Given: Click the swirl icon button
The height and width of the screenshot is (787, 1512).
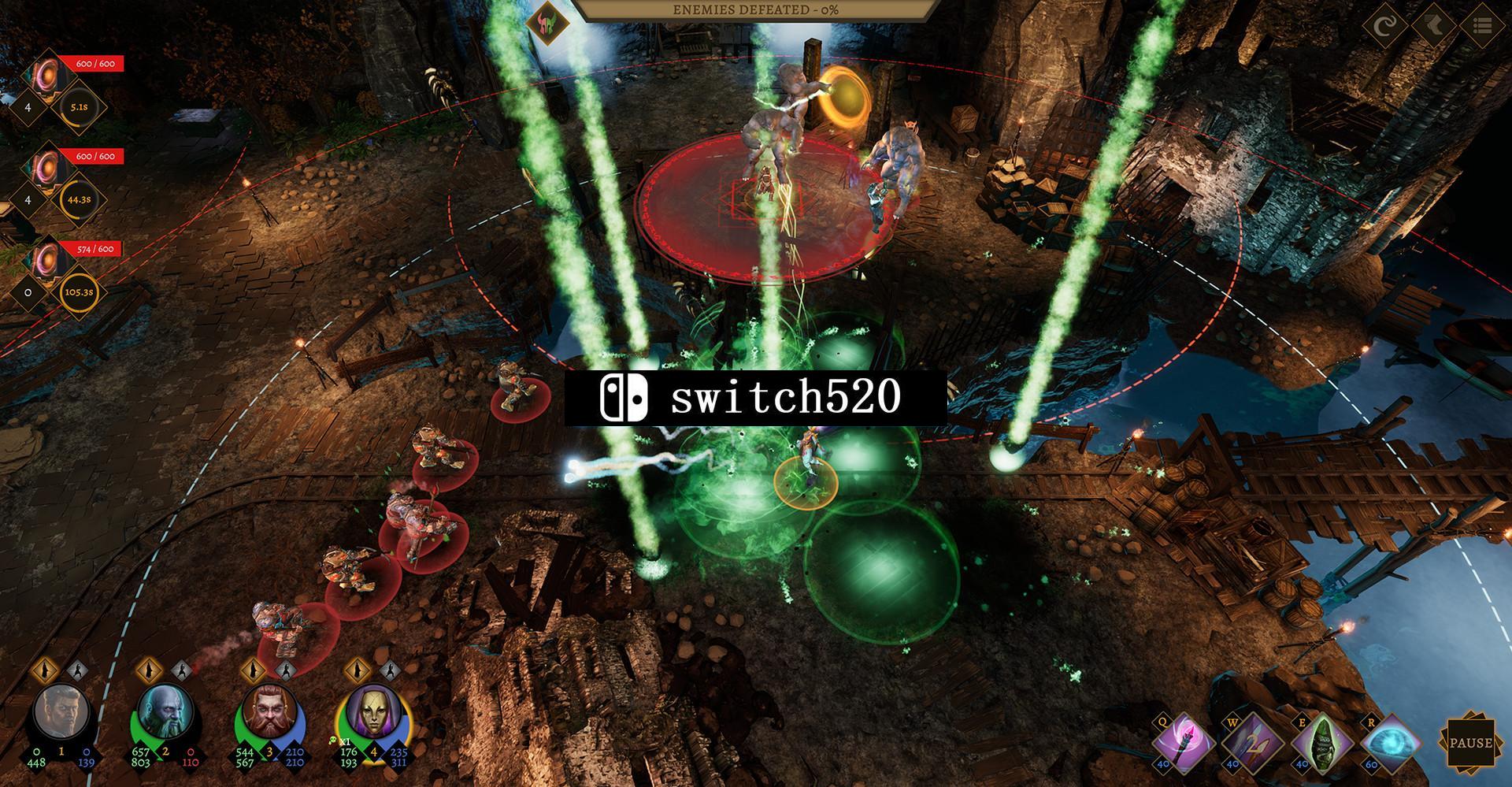Looking at the screenshot, I should tap(1385, 26).
